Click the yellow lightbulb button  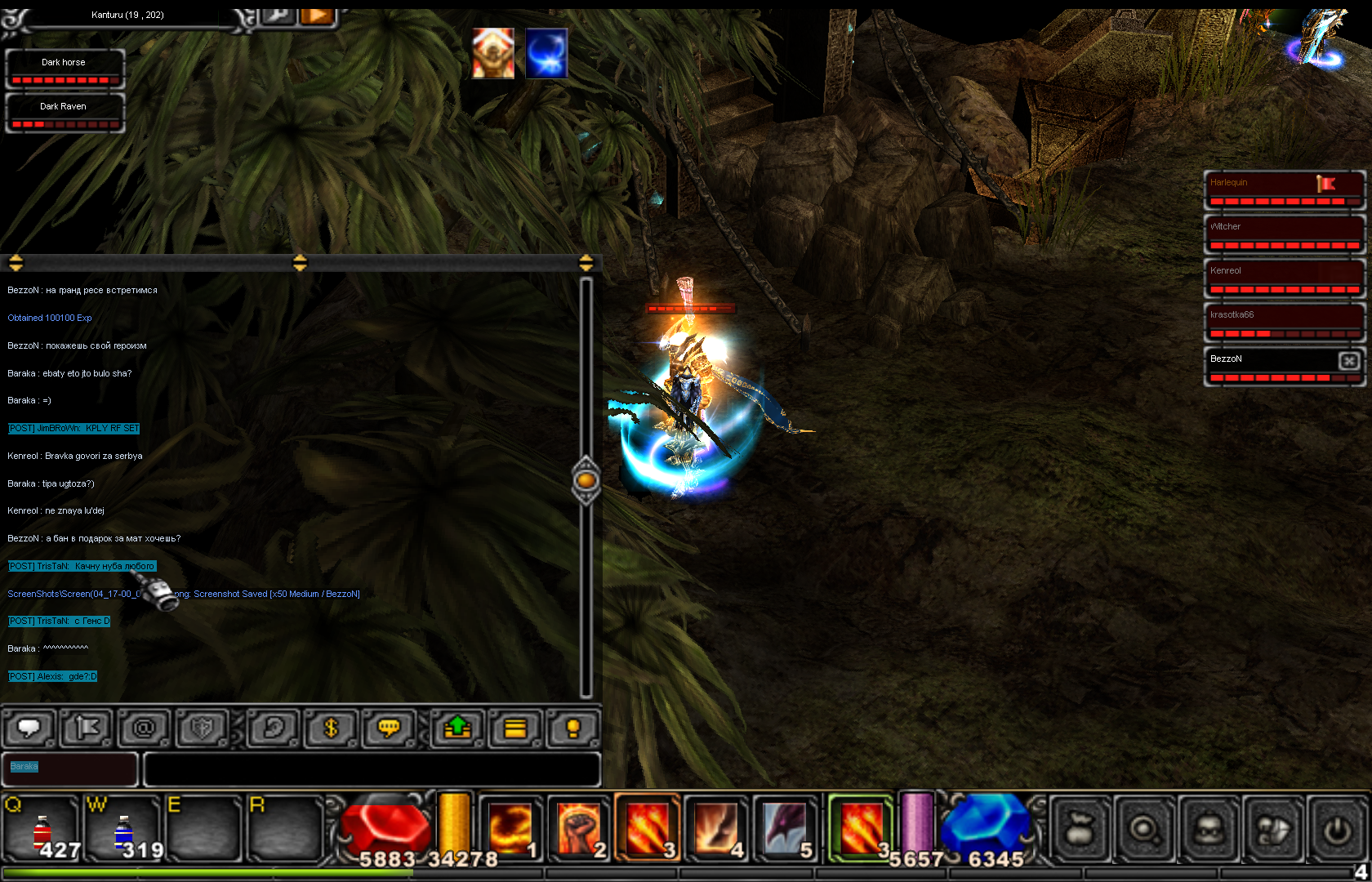572,728
